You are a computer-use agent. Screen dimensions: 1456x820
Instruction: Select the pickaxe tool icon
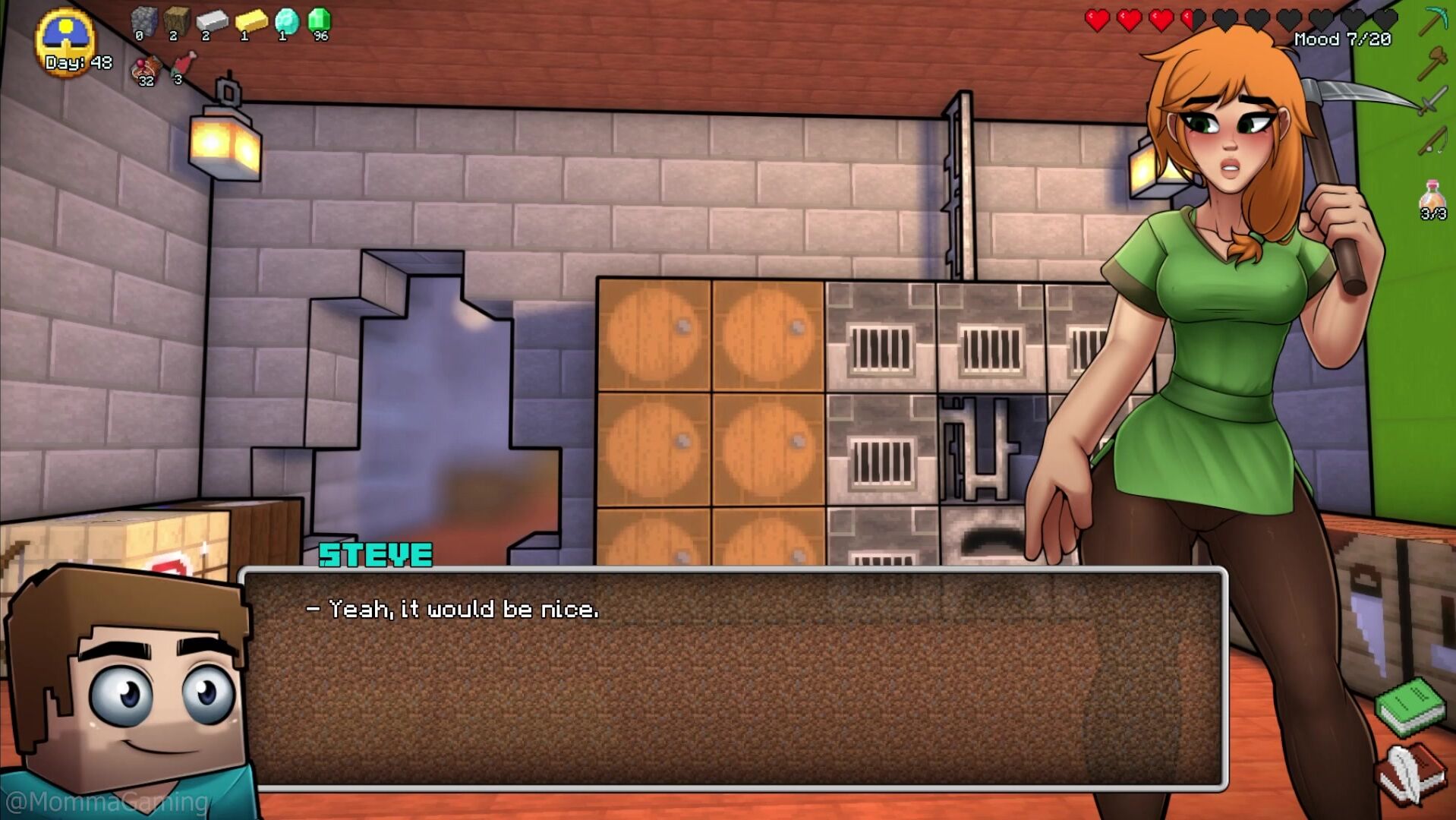[x=1432, y=21]
